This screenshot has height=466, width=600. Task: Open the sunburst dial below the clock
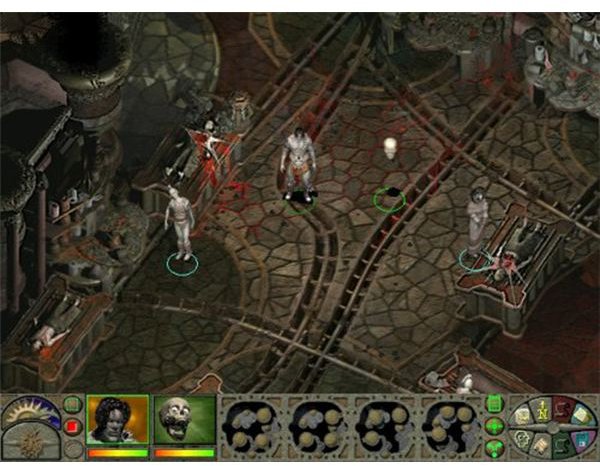pyautogui.click(x=29, y=443)
